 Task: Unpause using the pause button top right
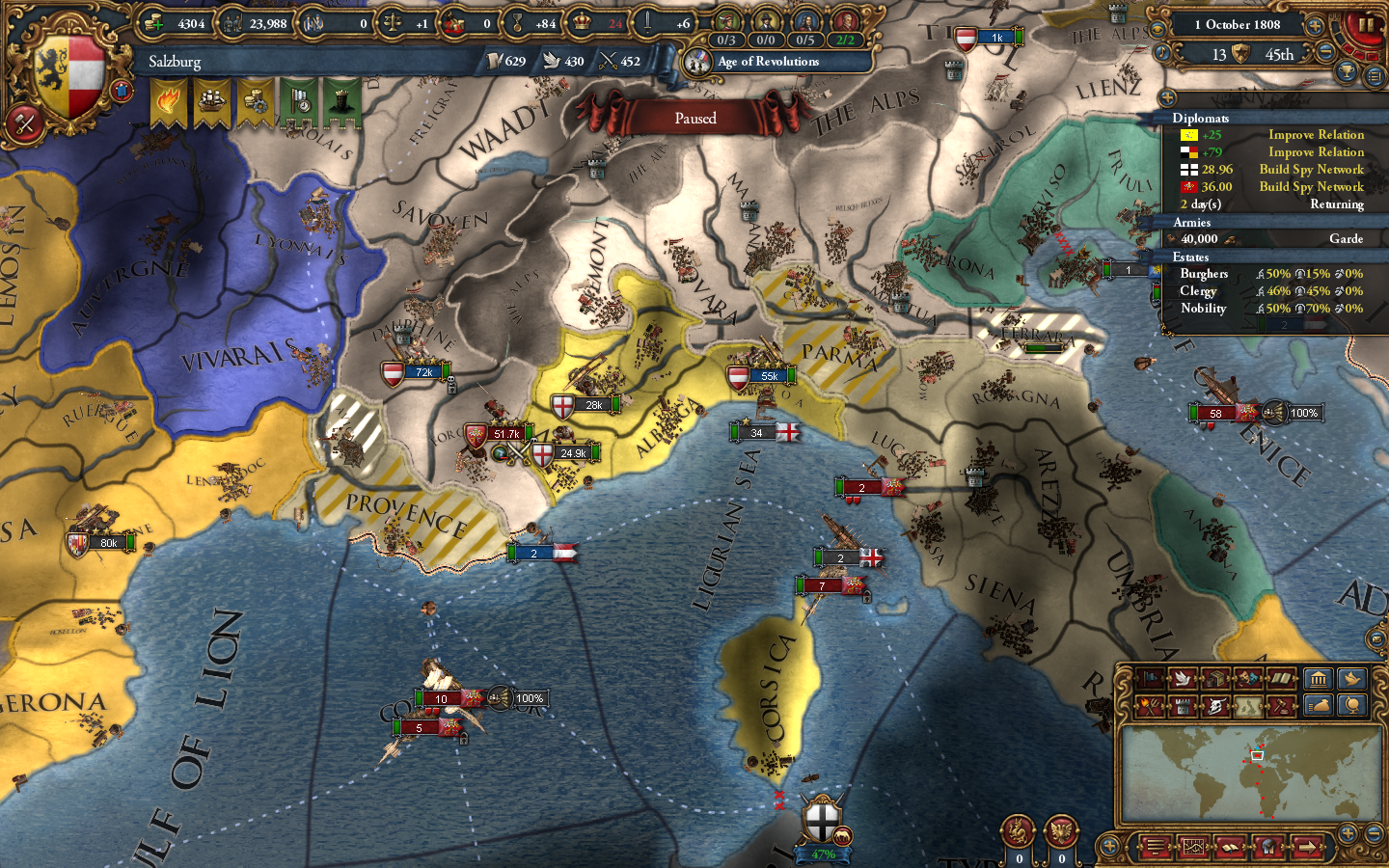[x=1367, y=26]
